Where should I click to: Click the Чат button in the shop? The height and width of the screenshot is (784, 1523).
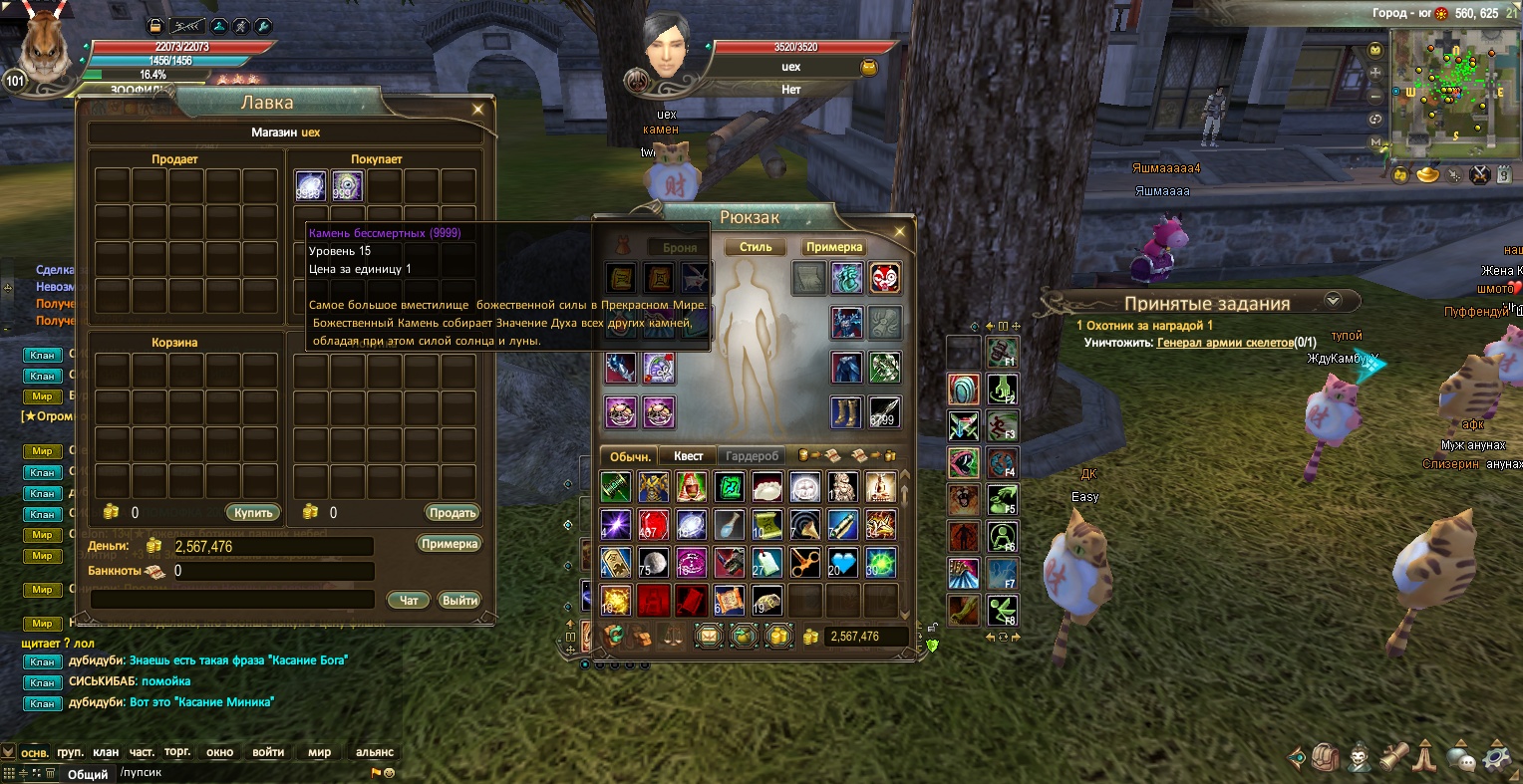click(409, 601)
